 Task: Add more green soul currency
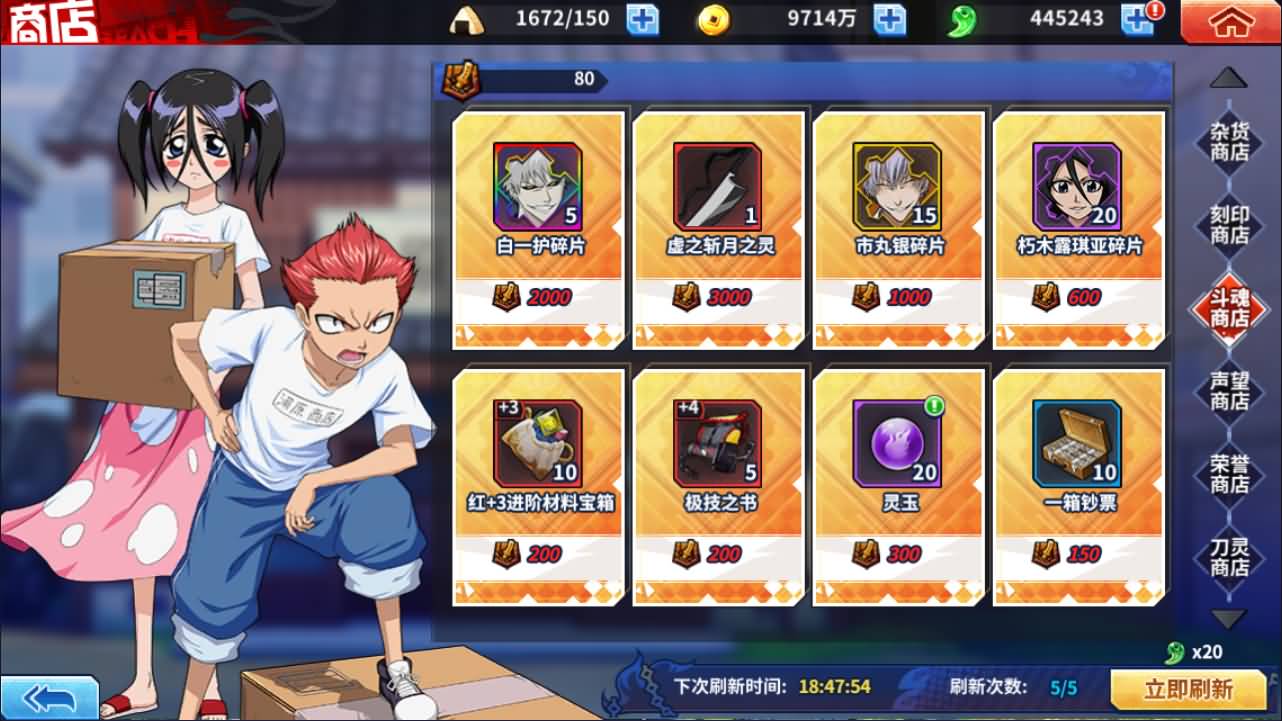[1136, 19]
